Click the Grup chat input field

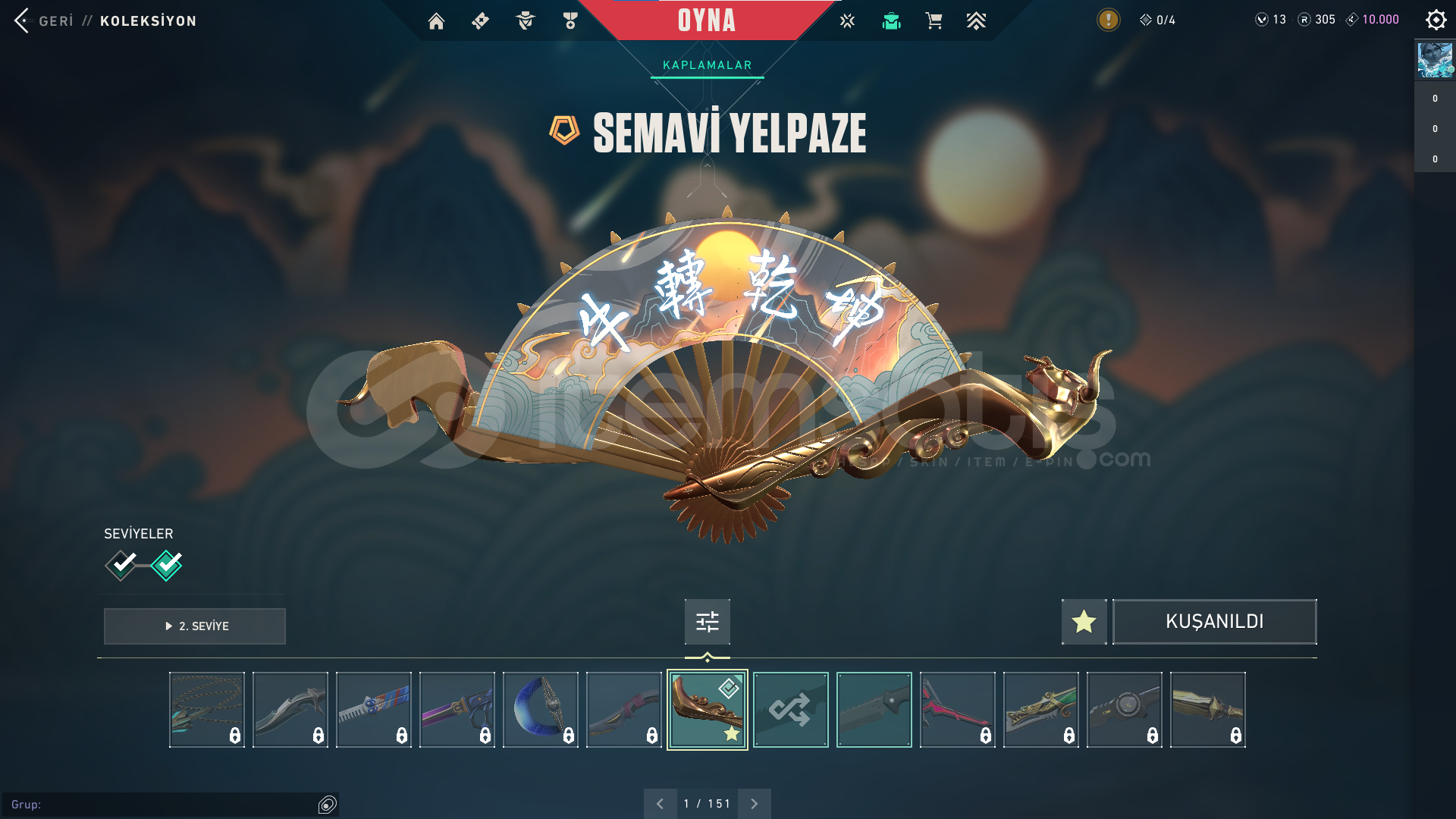(163, 805)
